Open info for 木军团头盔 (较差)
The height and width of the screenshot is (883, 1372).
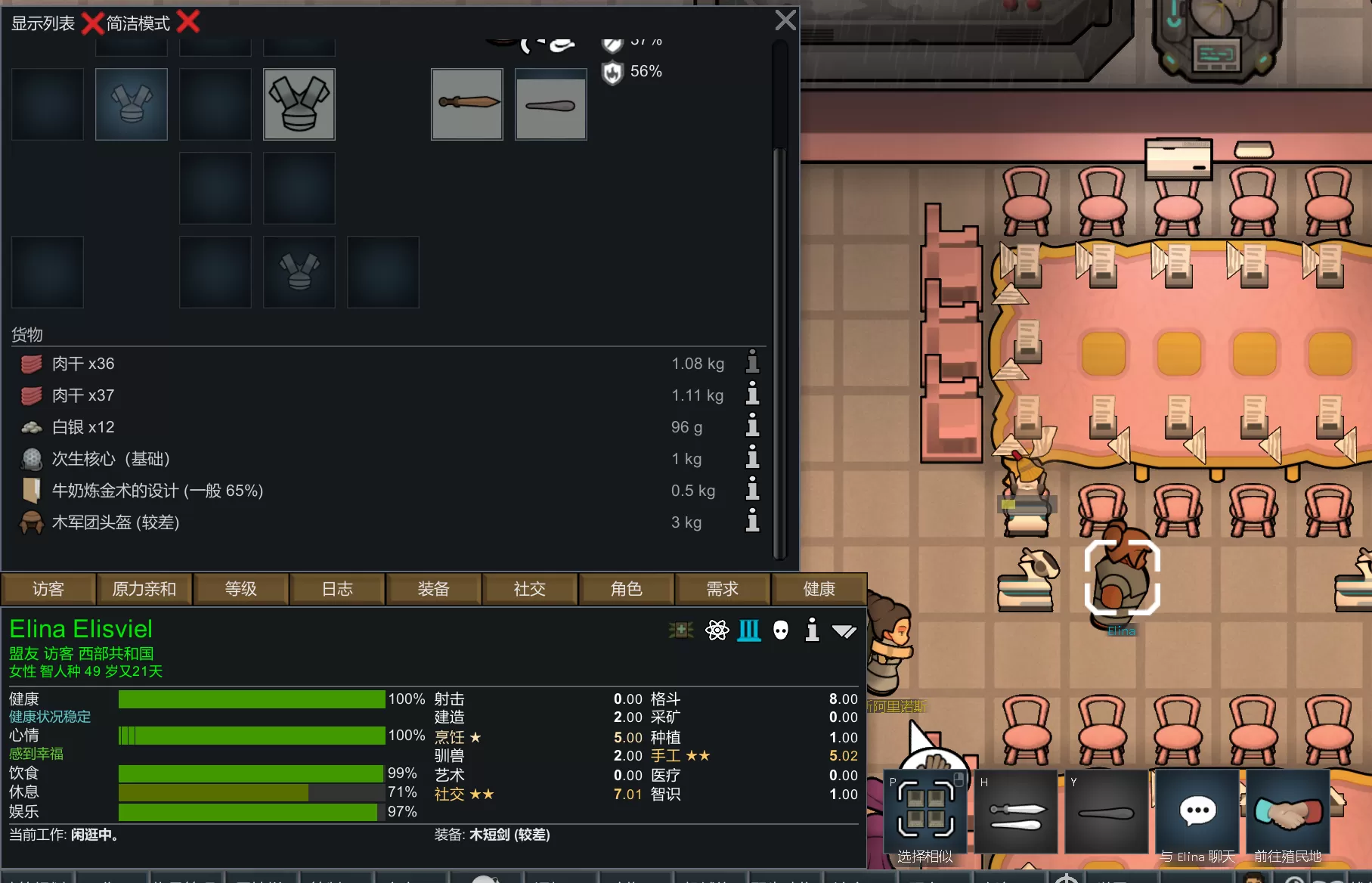pyautogui.click(x=752, y=522)
